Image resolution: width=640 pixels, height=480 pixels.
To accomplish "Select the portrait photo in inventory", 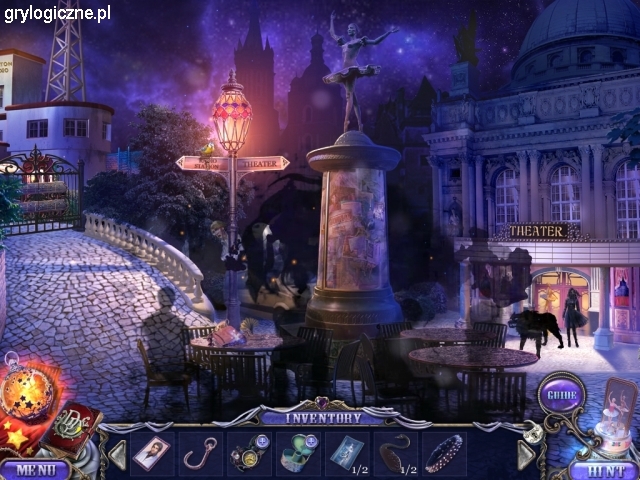I will (x=152, y=452).
